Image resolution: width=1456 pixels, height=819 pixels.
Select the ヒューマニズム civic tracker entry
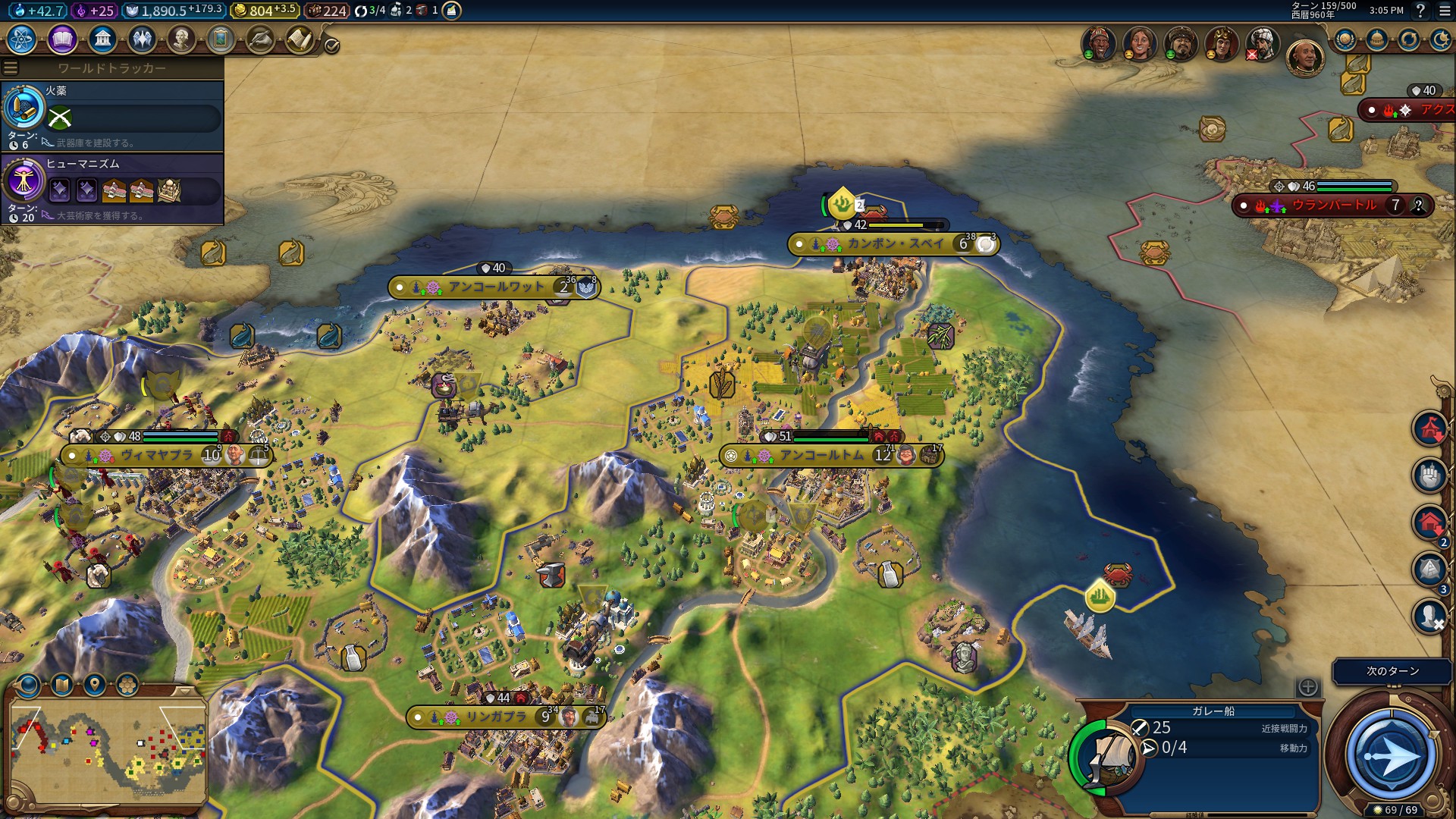tap(112, 189)
